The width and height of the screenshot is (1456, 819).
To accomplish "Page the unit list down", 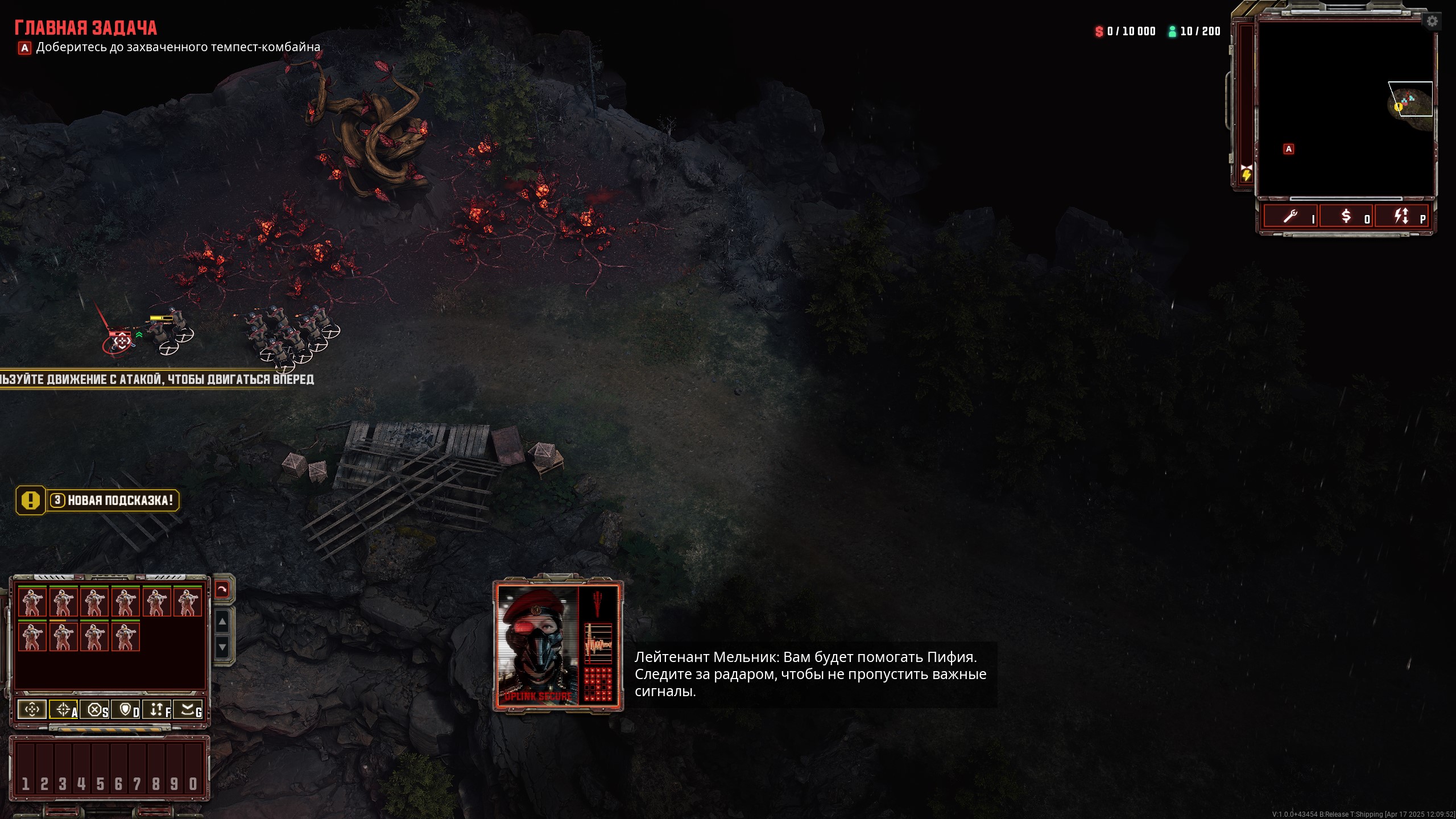I will (x=222, y=647).
